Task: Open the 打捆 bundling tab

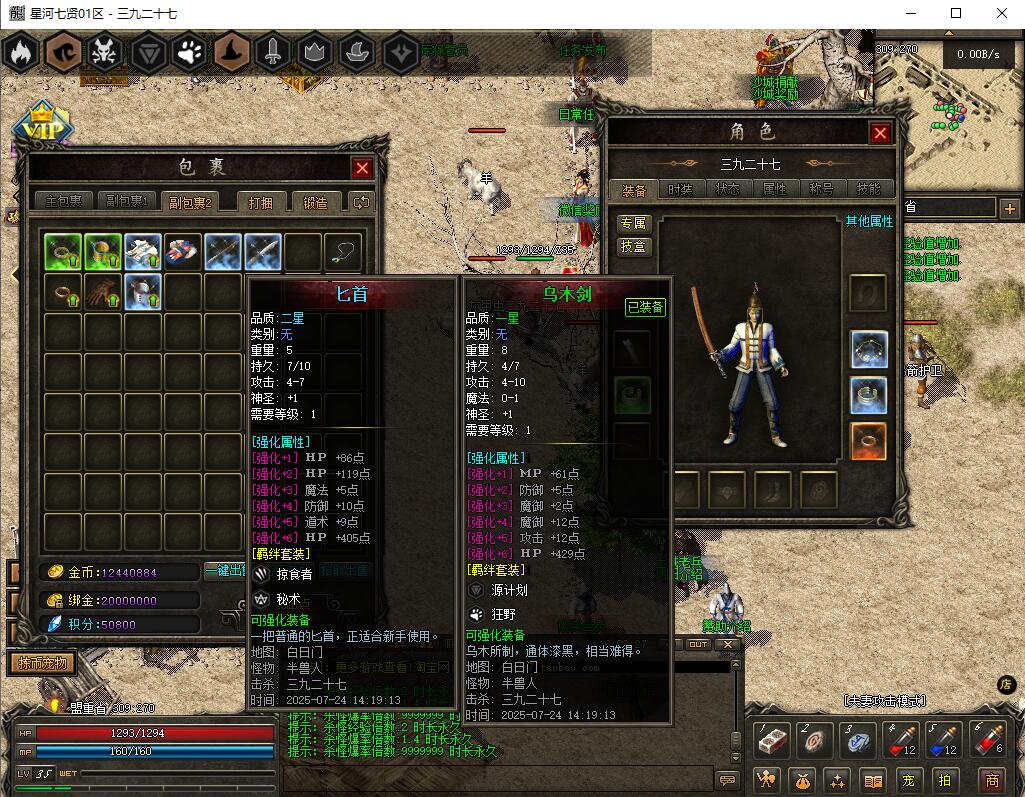Action: tap(267, 202)
